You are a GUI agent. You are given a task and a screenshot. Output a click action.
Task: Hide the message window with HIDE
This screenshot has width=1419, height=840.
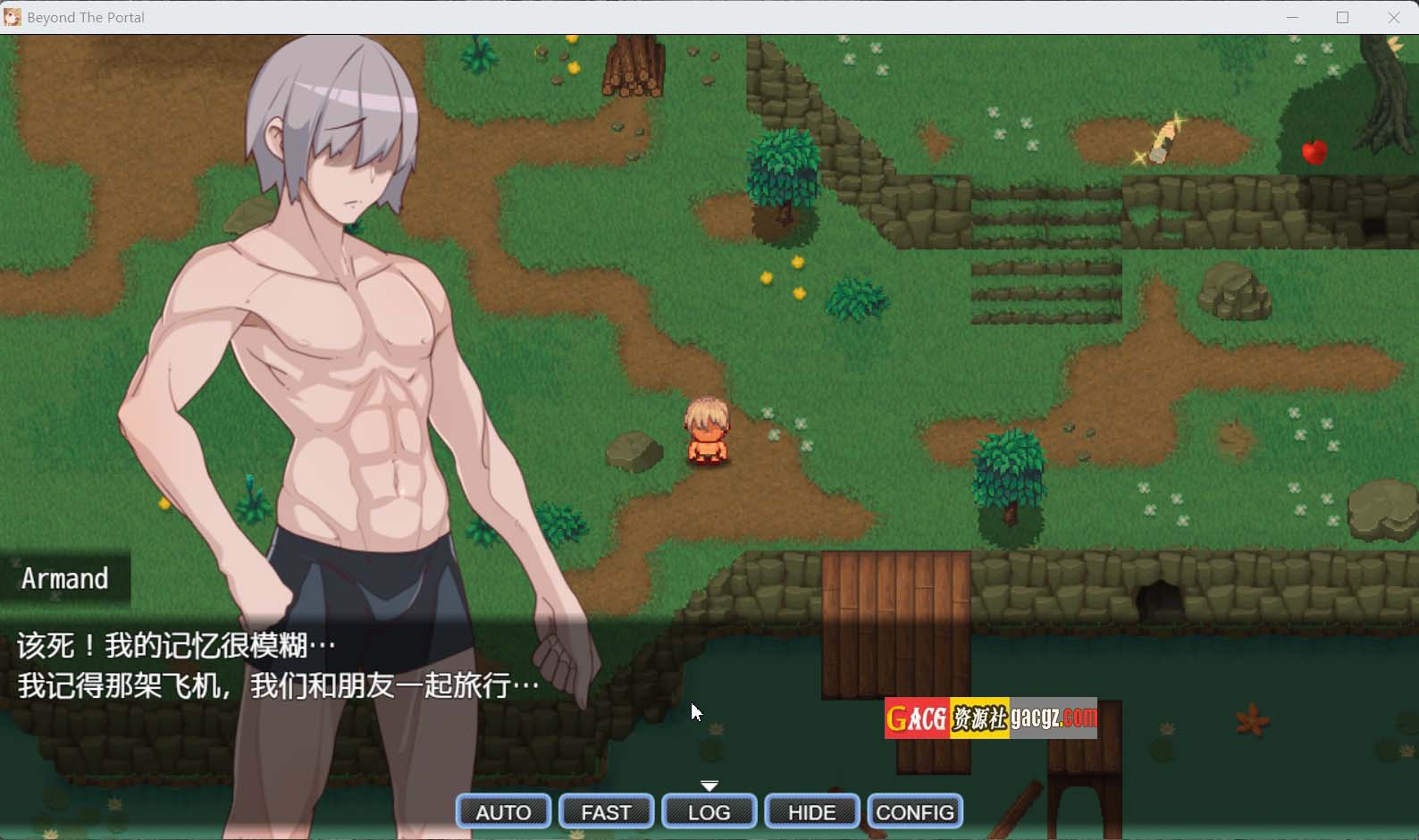[x=812, y=811]
